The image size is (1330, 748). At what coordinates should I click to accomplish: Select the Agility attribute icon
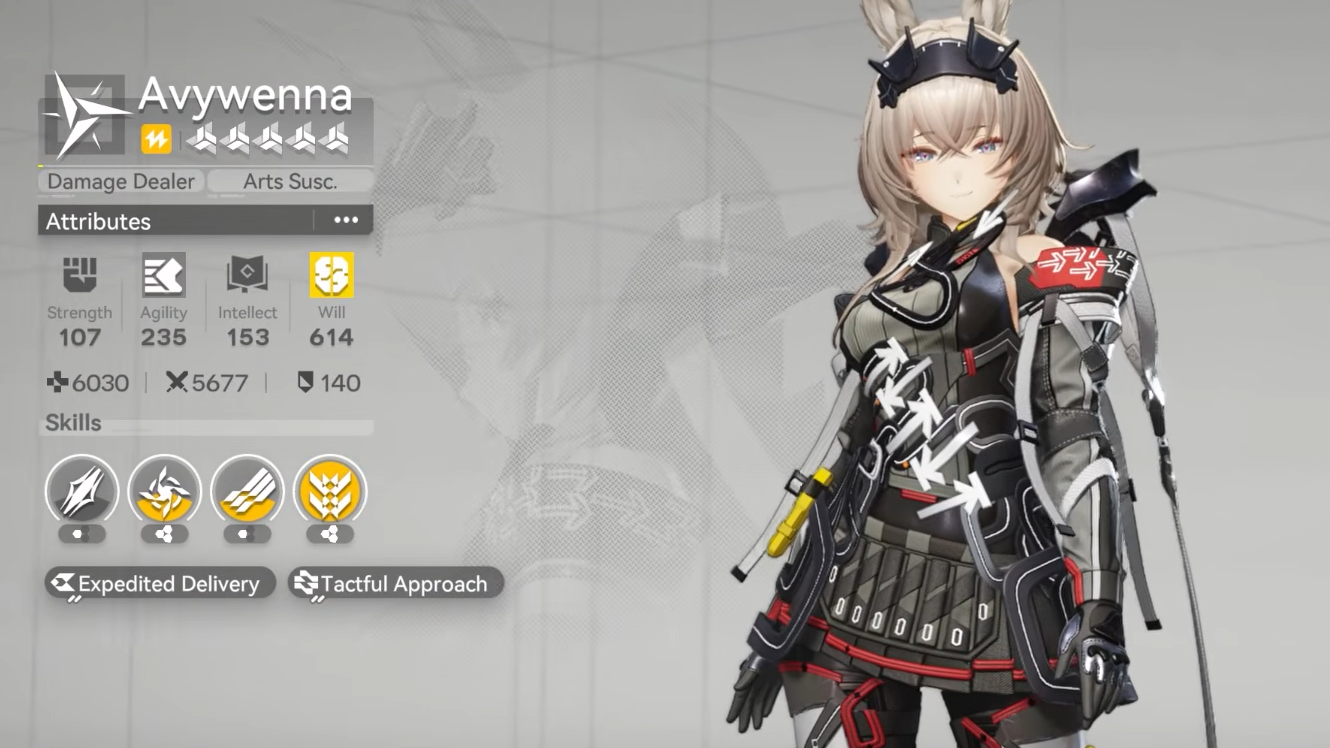point(164,275)
